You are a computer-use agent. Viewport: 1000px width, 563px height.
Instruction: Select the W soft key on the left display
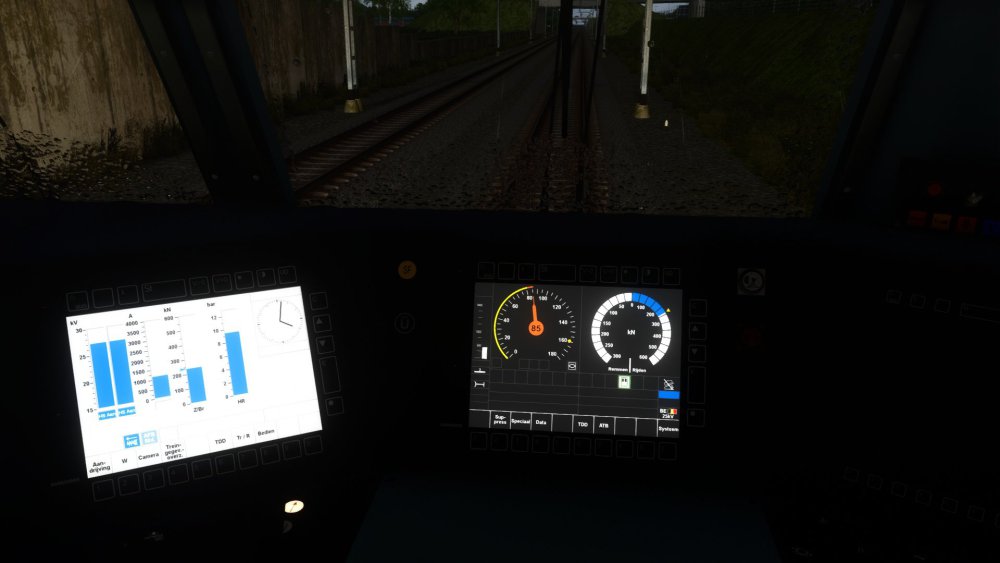coord(125,461)
